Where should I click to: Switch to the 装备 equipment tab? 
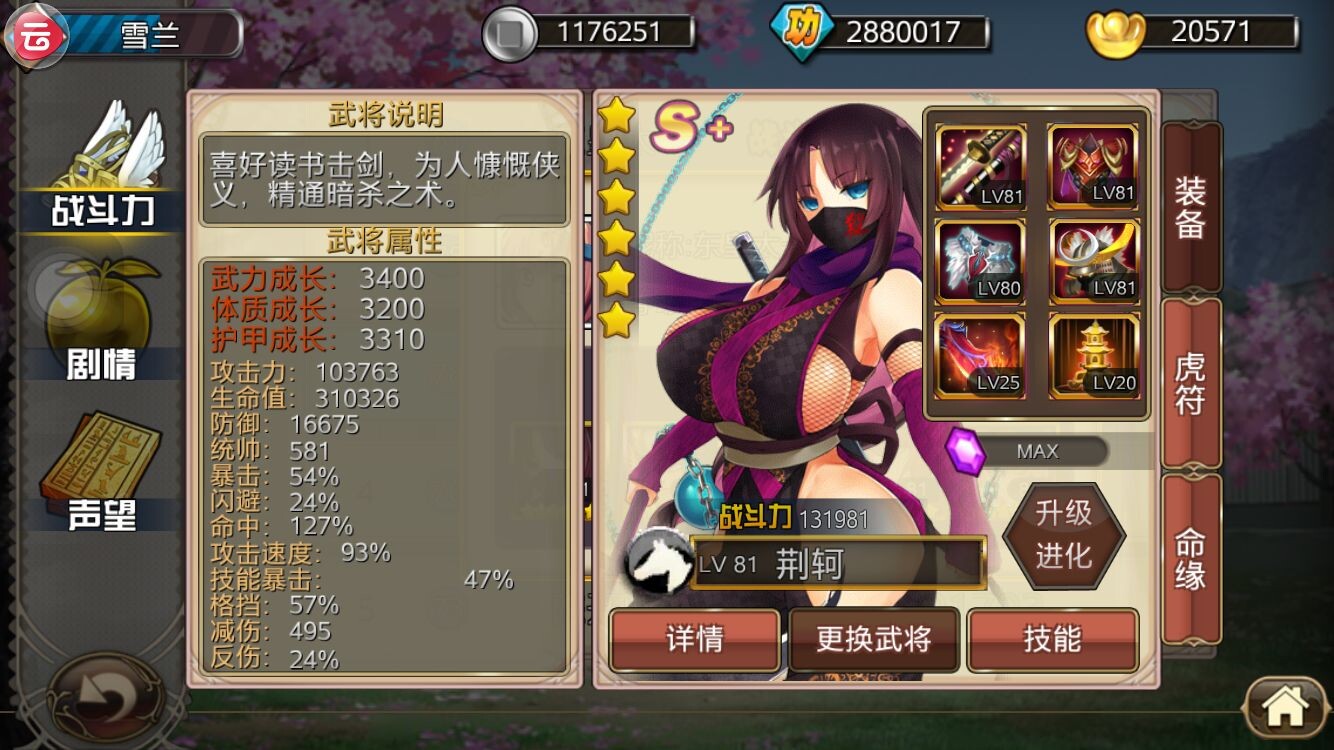(1190, 208)
